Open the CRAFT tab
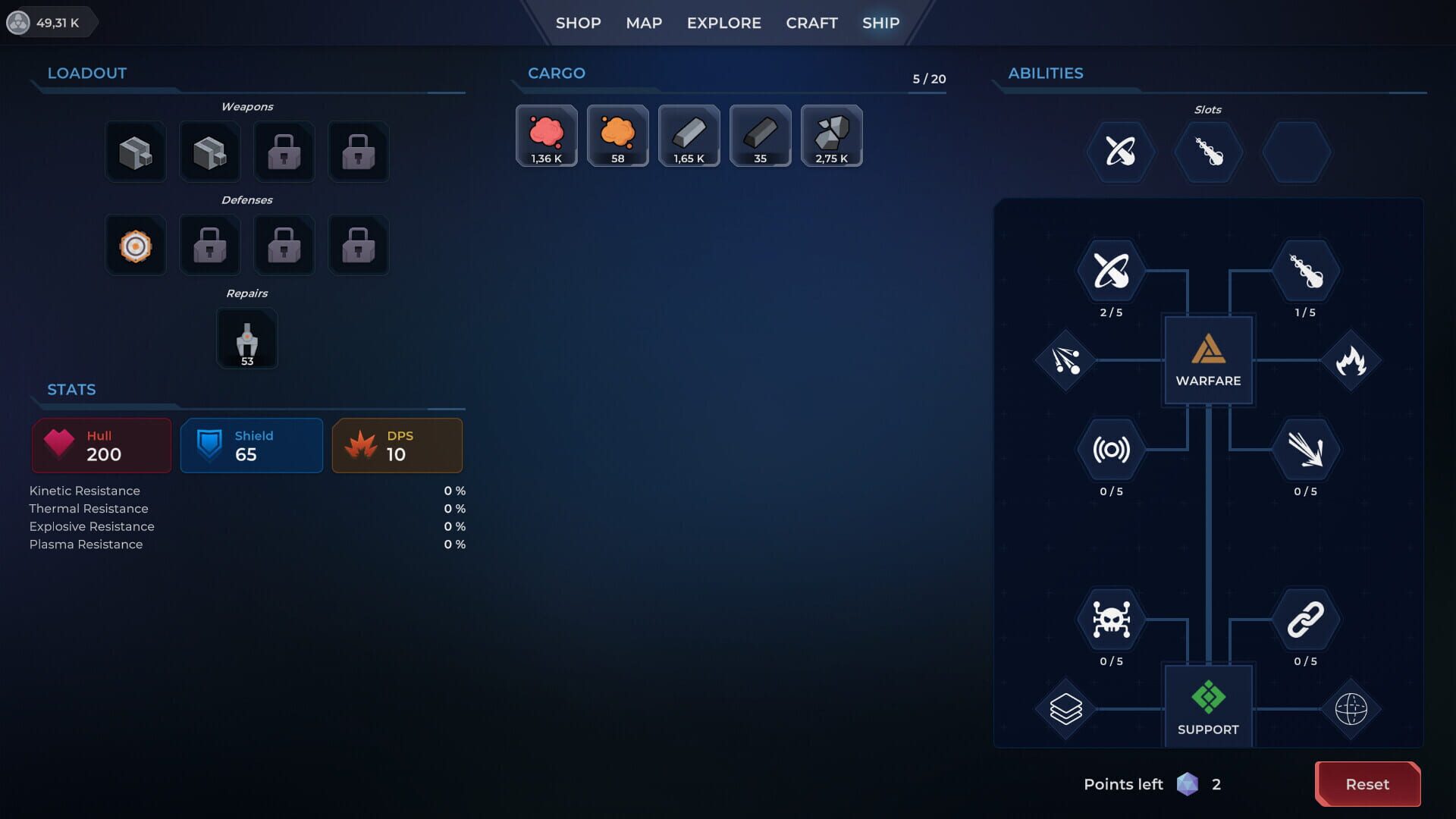Image resolution: width=1456 pixels, height=819 pixels. (x=811, y=23)
